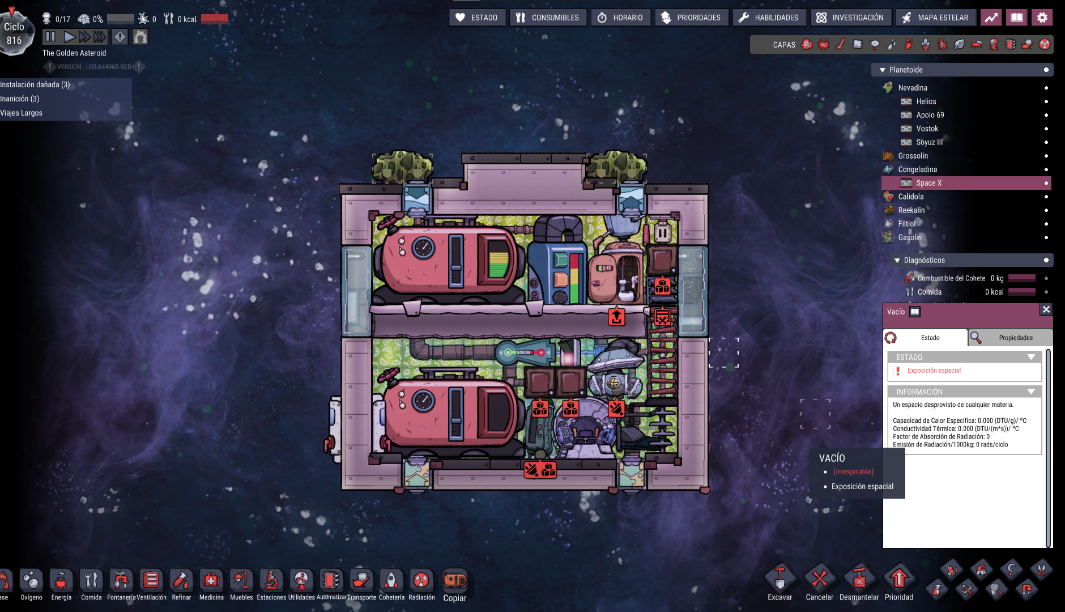Activate the Copiar tool
This screenshot has width=1065, height=612.
[454, 580]
